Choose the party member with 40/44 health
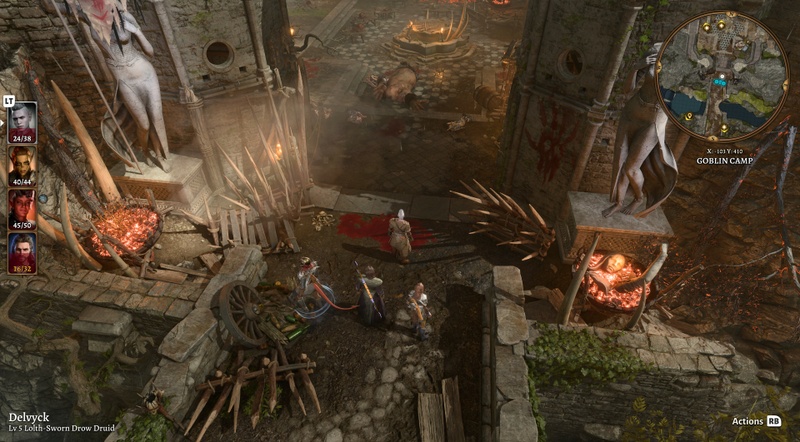The height and width of the screenshot is (442, 800). (x=22, y=162)
